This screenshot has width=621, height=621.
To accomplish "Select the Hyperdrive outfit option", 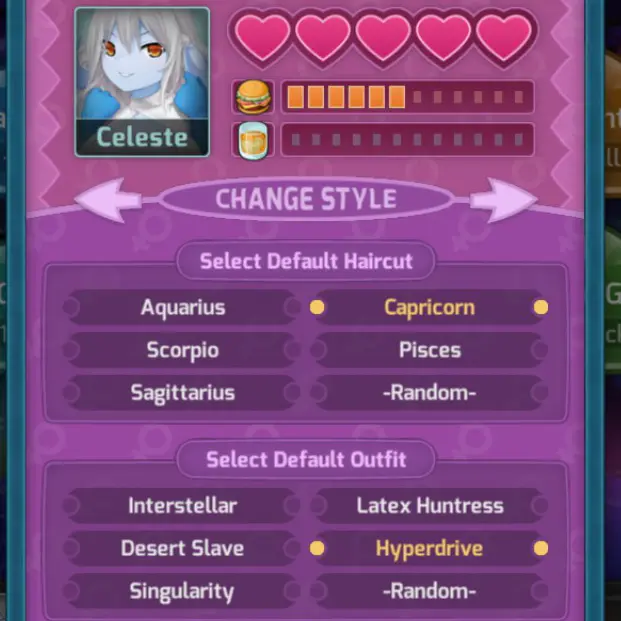I will coord(429,548).
